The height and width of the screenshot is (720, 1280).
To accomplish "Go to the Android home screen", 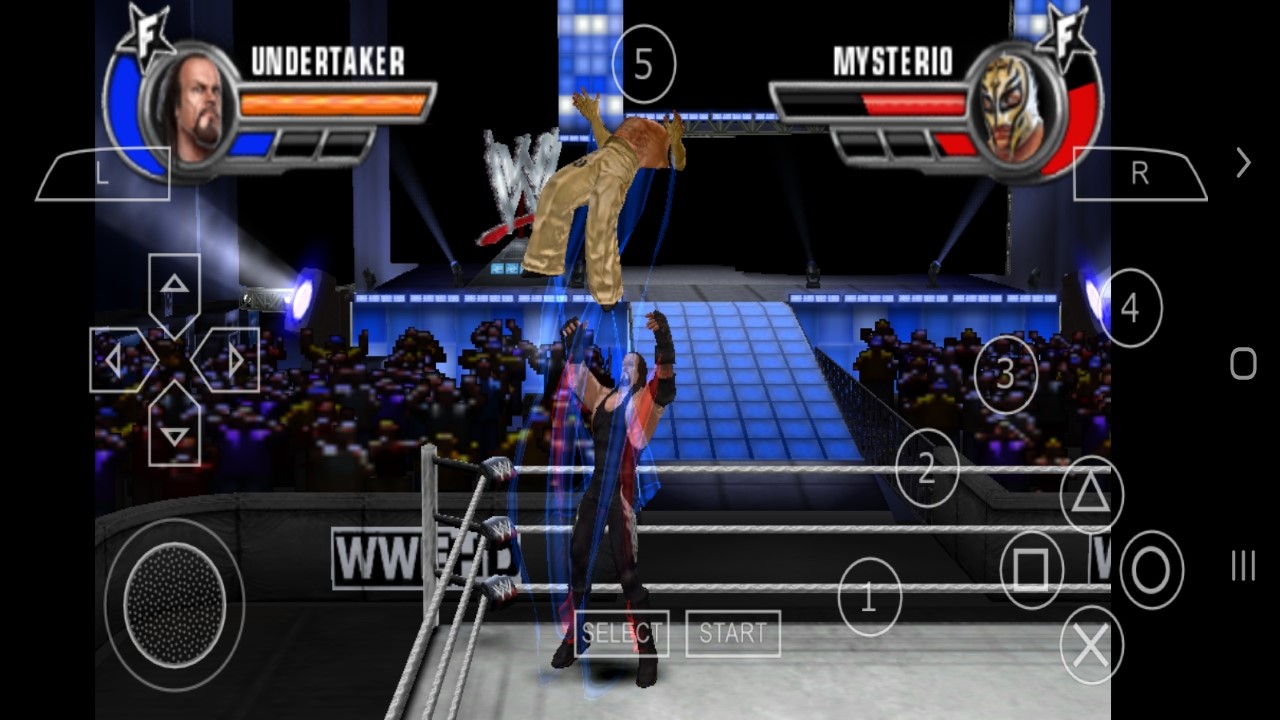I will click(1243, 363).
